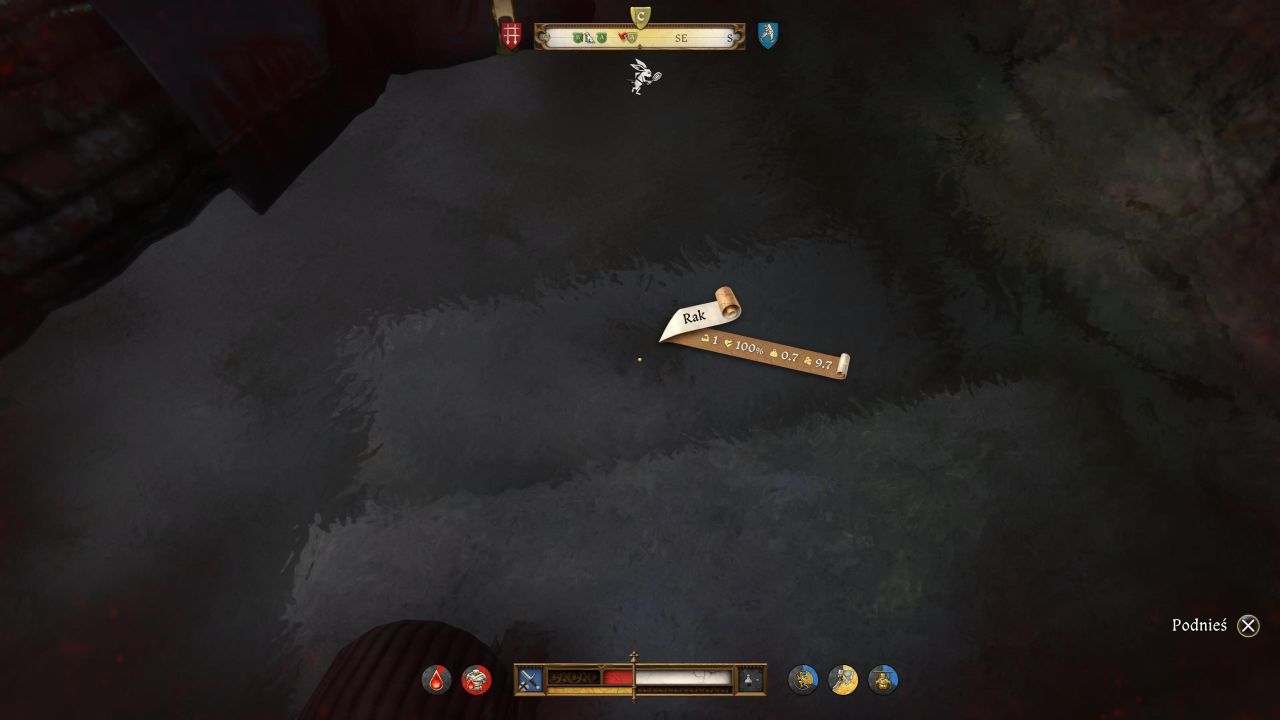The image size is (1280, 720).
Task: Click the potion flask slot
Action: click(751, 680)
